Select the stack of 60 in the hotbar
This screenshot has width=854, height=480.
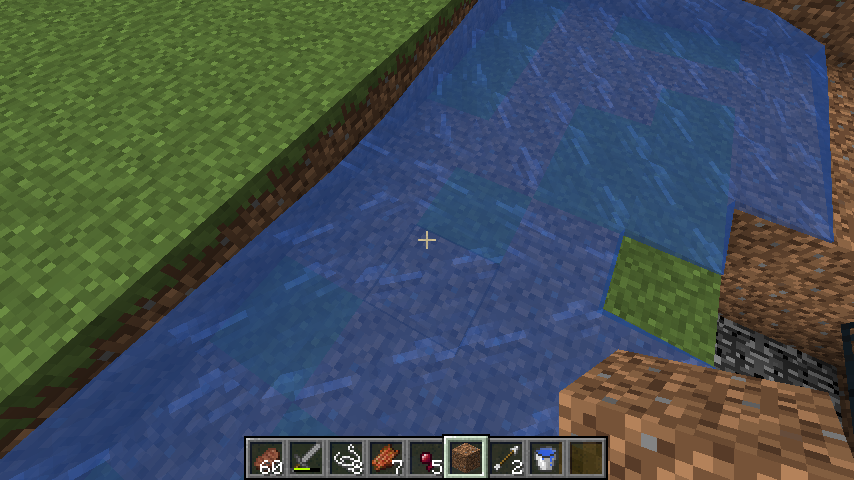267,457
